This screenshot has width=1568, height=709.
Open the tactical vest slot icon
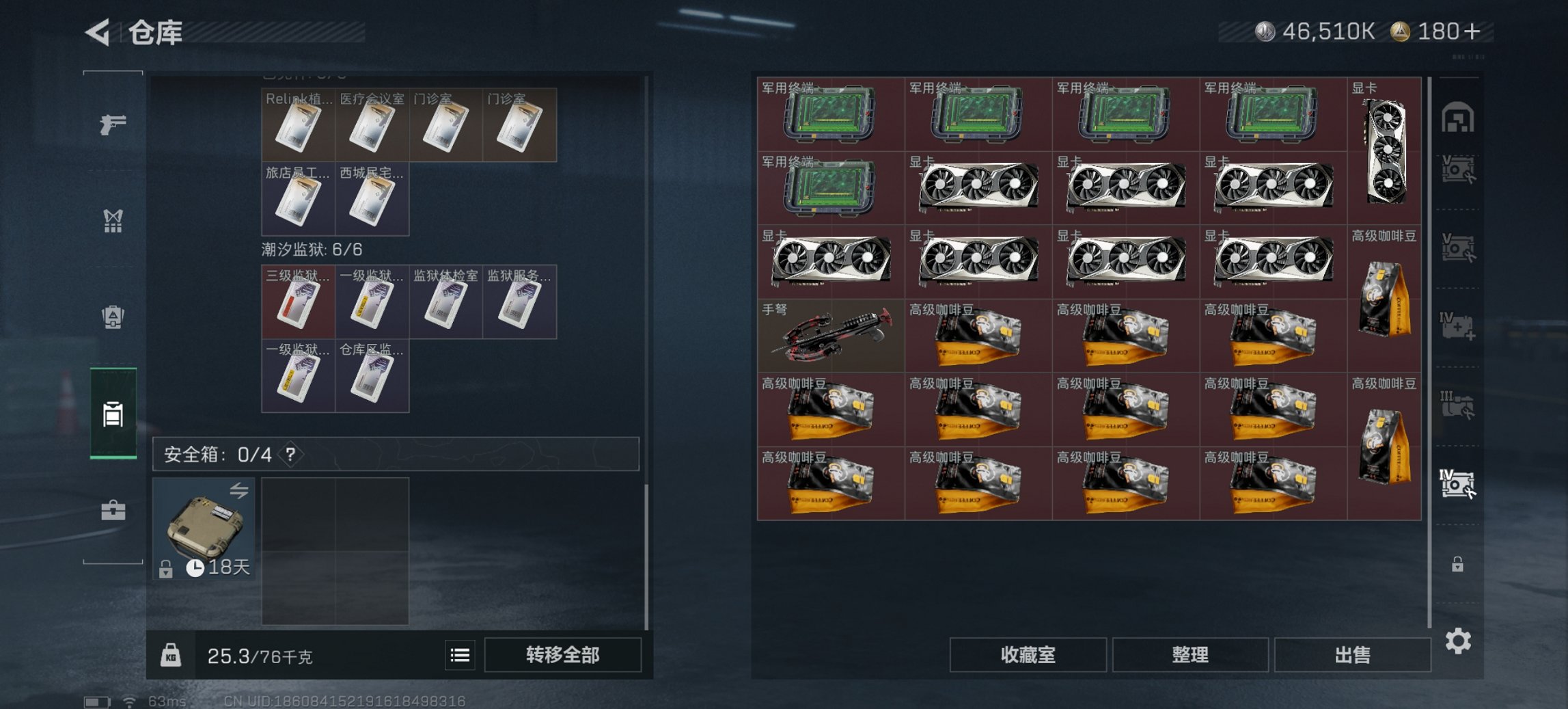(113, 220)
